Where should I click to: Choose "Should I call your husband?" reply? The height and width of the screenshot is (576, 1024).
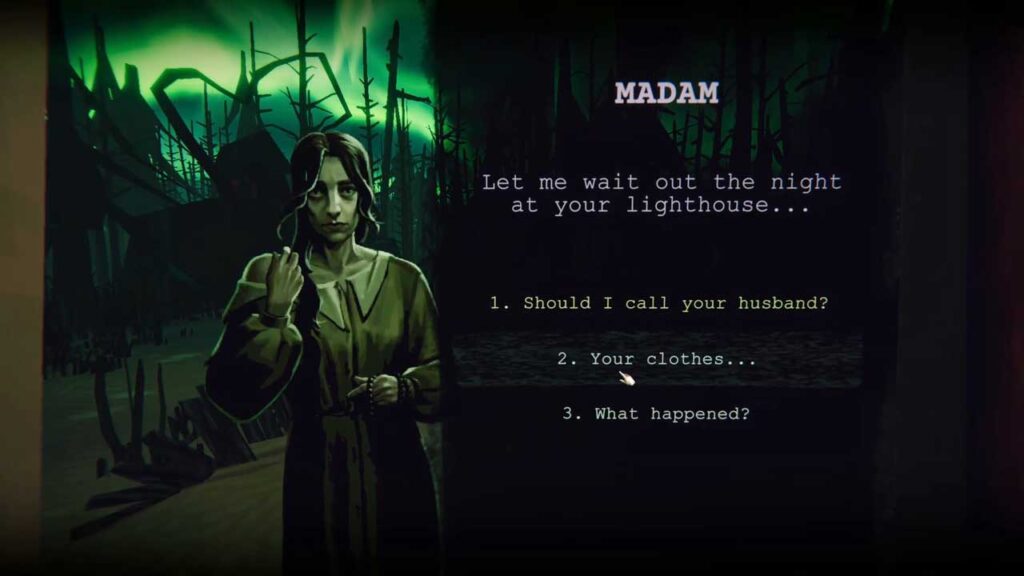658,302
